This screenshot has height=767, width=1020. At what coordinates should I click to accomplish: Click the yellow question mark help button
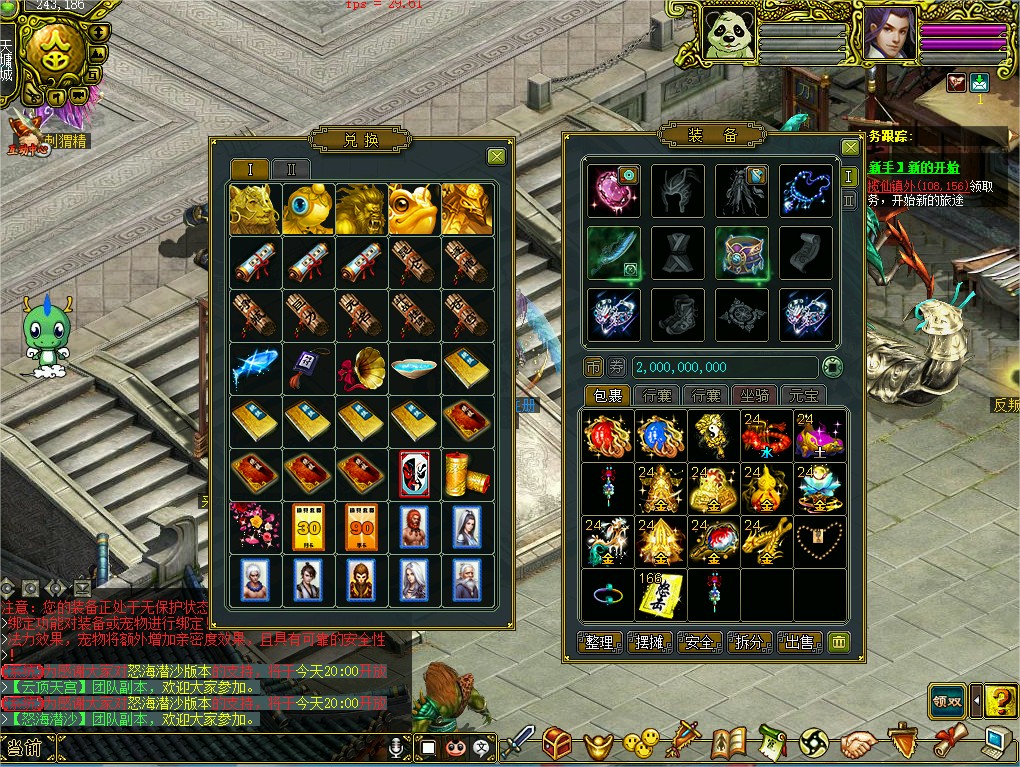click(x=1000, y=700)
